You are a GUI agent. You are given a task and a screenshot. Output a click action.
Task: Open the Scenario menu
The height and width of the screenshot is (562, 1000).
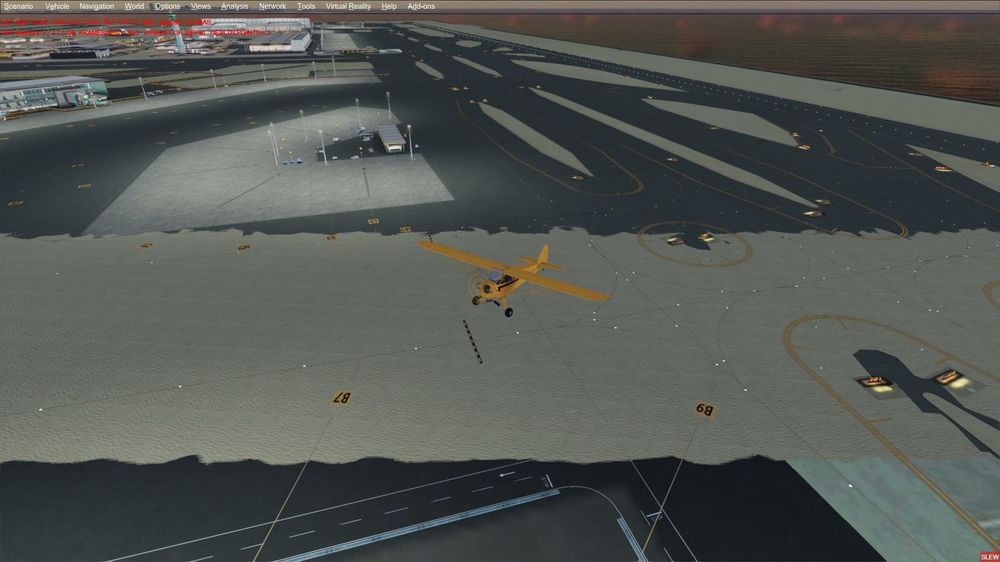18,6
